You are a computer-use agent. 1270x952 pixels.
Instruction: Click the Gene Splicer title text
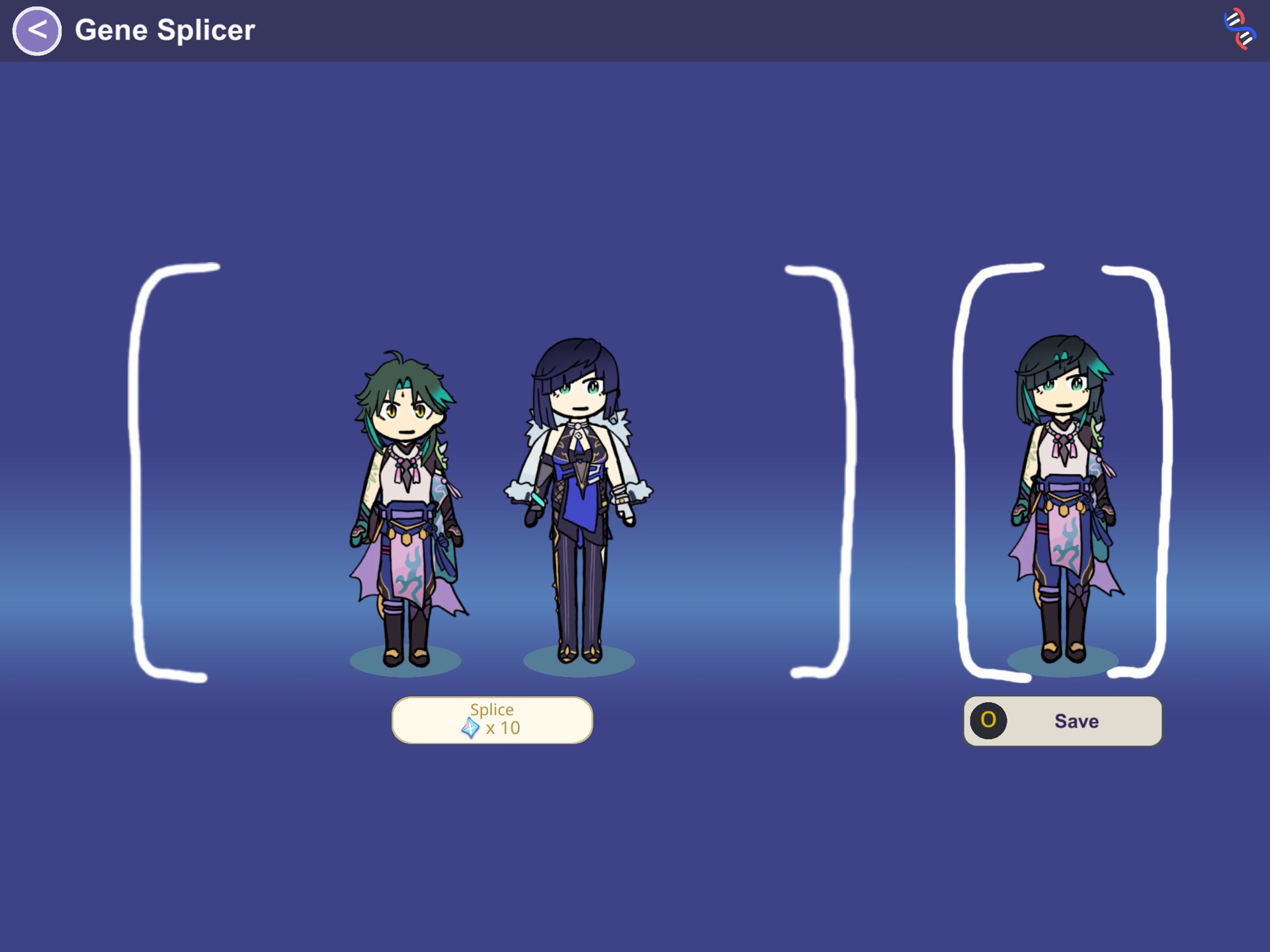pos(165,29)
